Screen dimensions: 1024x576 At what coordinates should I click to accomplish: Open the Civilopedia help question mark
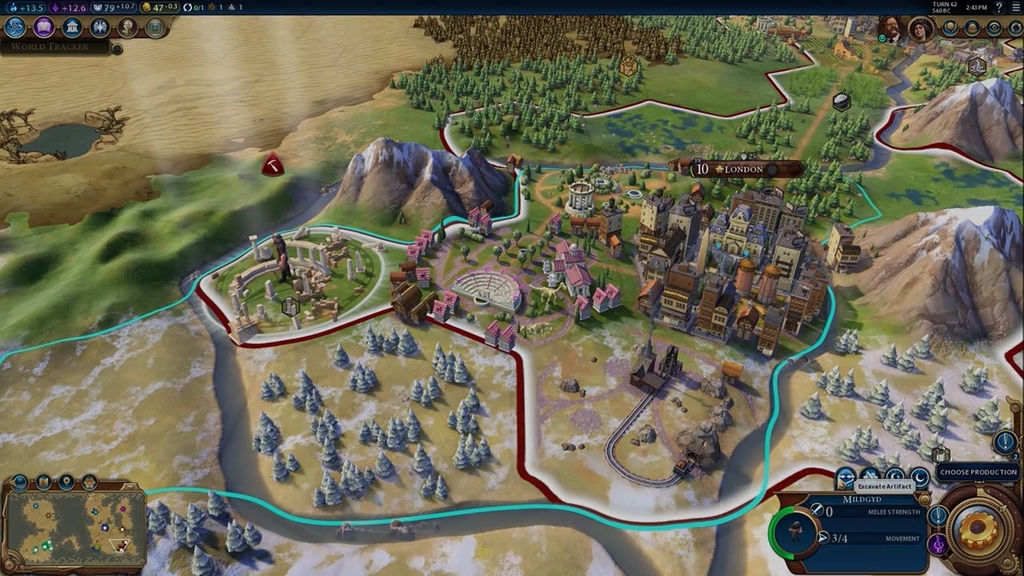(x=998, y=7)
